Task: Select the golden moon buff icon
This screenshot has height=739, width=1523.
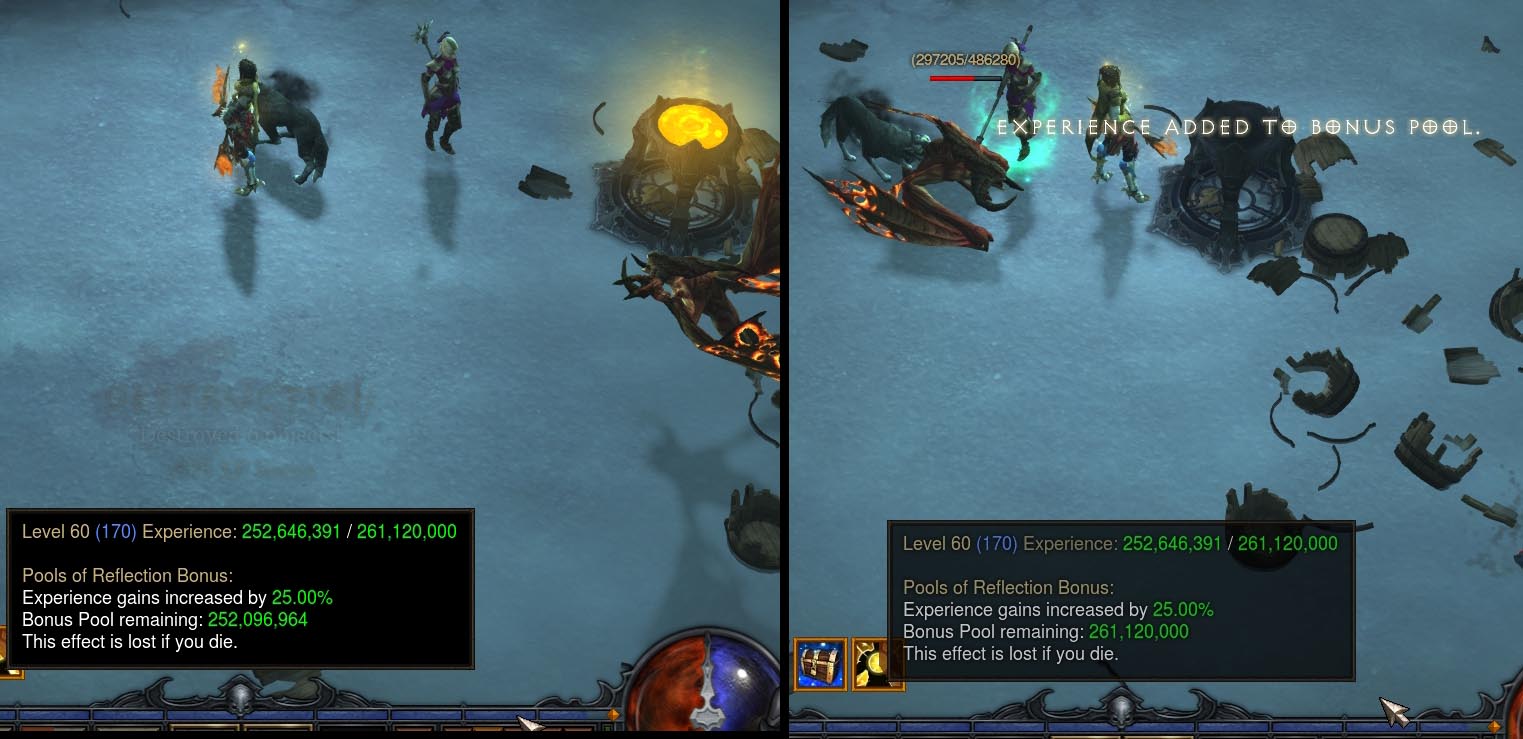Action: pos(877,666)
